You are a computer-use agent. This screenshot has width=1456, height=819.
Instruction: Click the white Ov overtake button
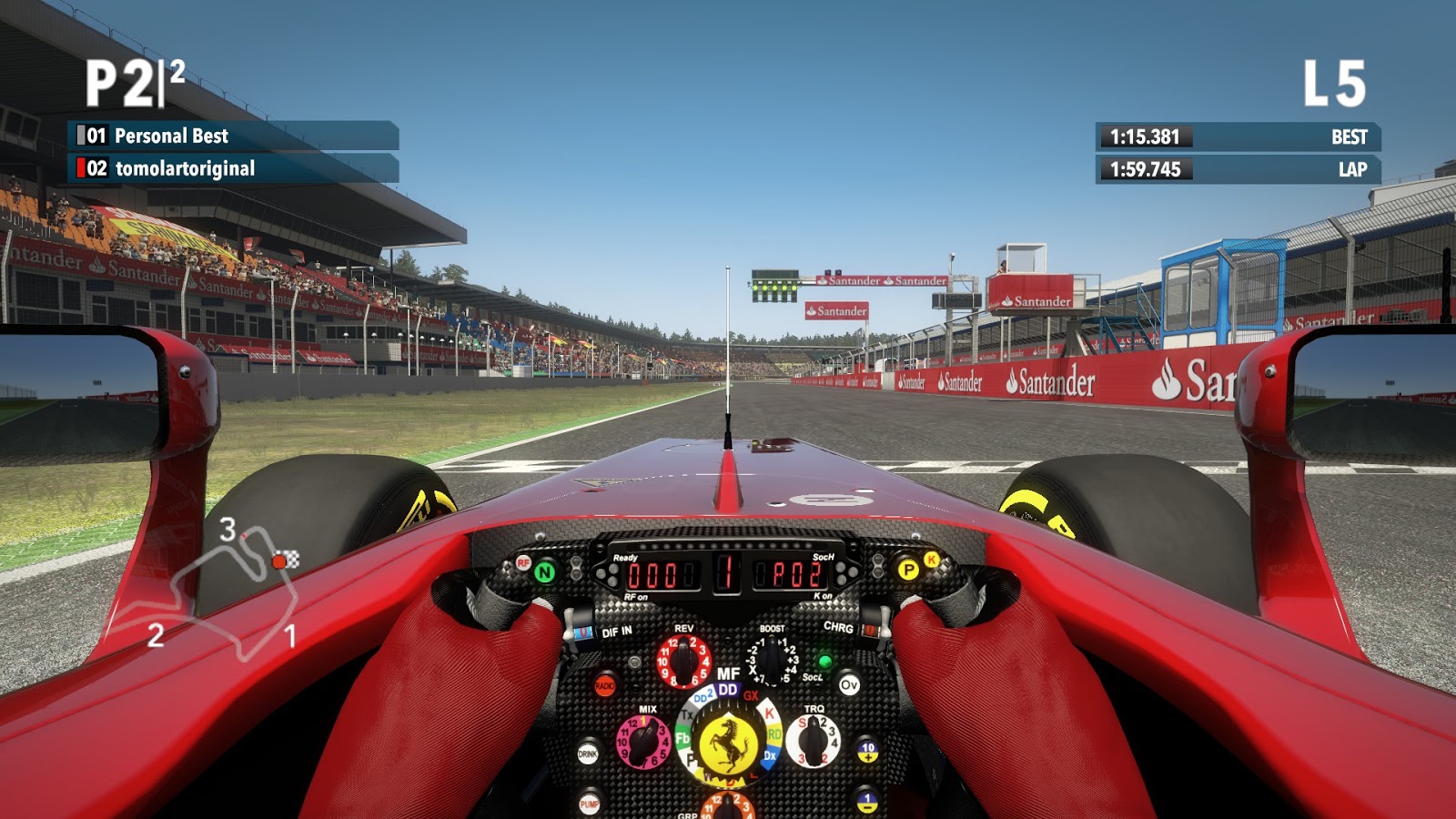849,685
